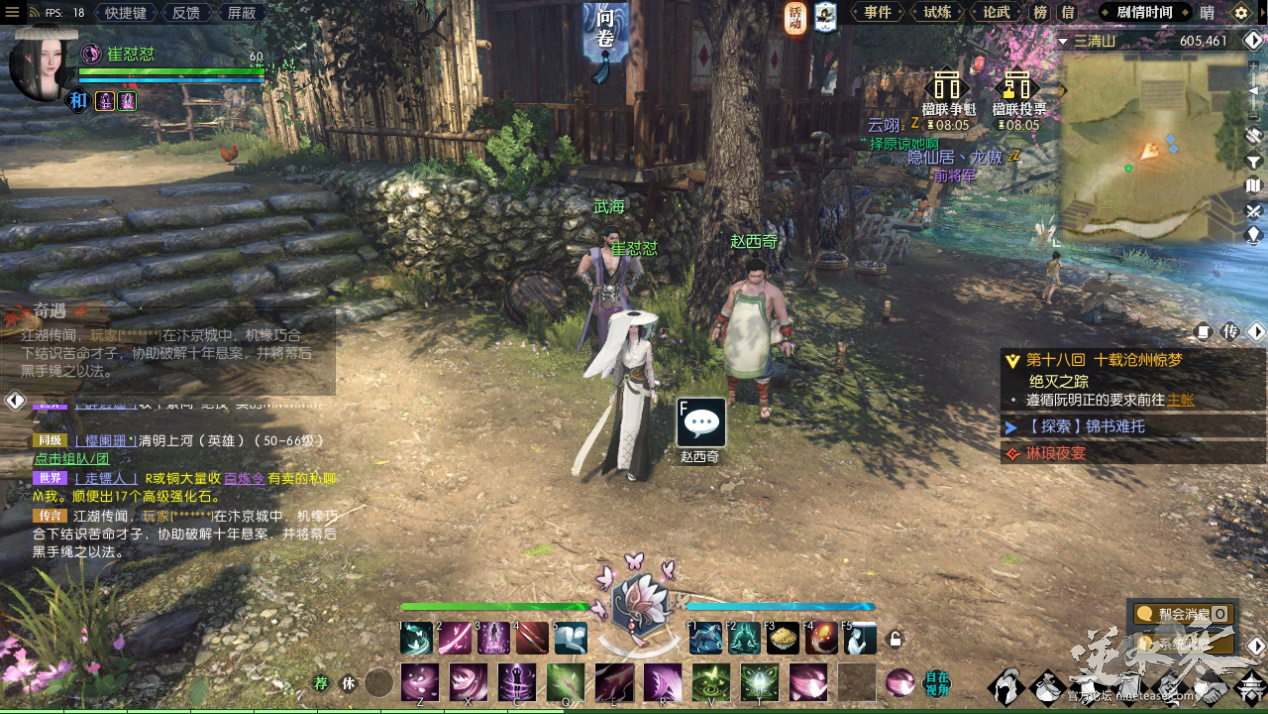
Task: Open the hamburger main menu
Action: click(12, 13)
